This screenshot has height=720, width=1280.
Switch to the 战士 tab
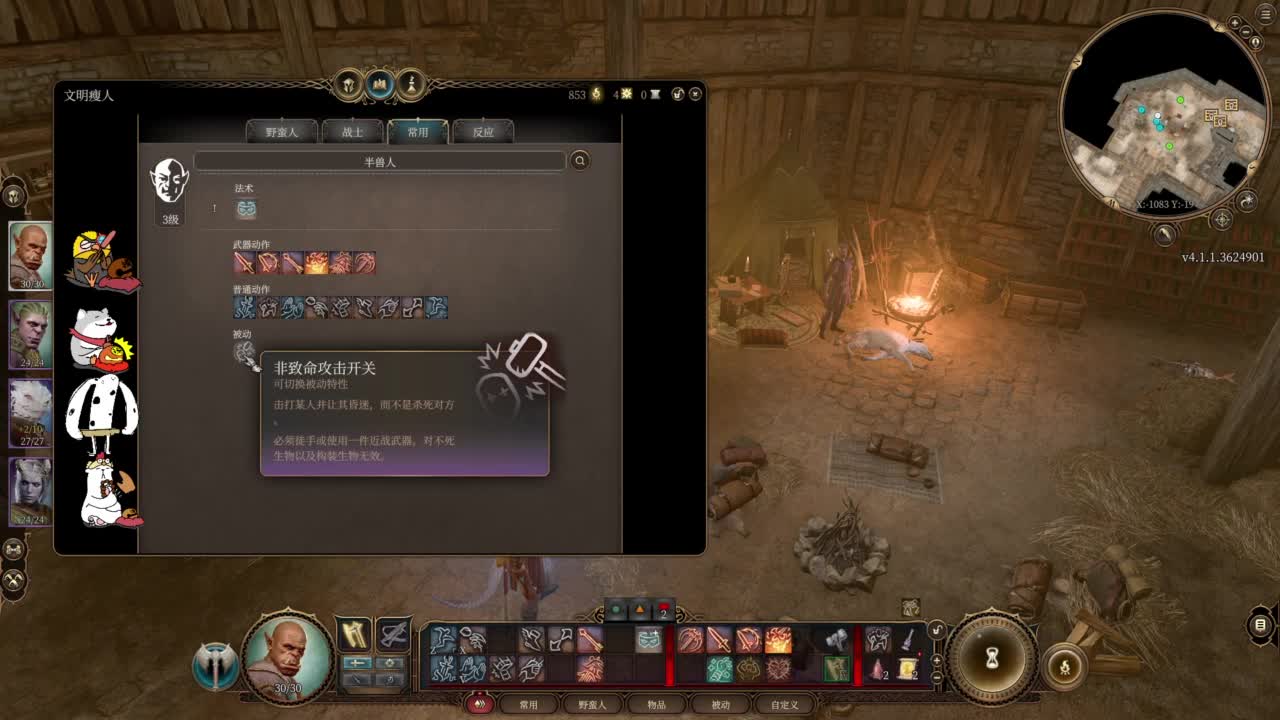(351, 131)
